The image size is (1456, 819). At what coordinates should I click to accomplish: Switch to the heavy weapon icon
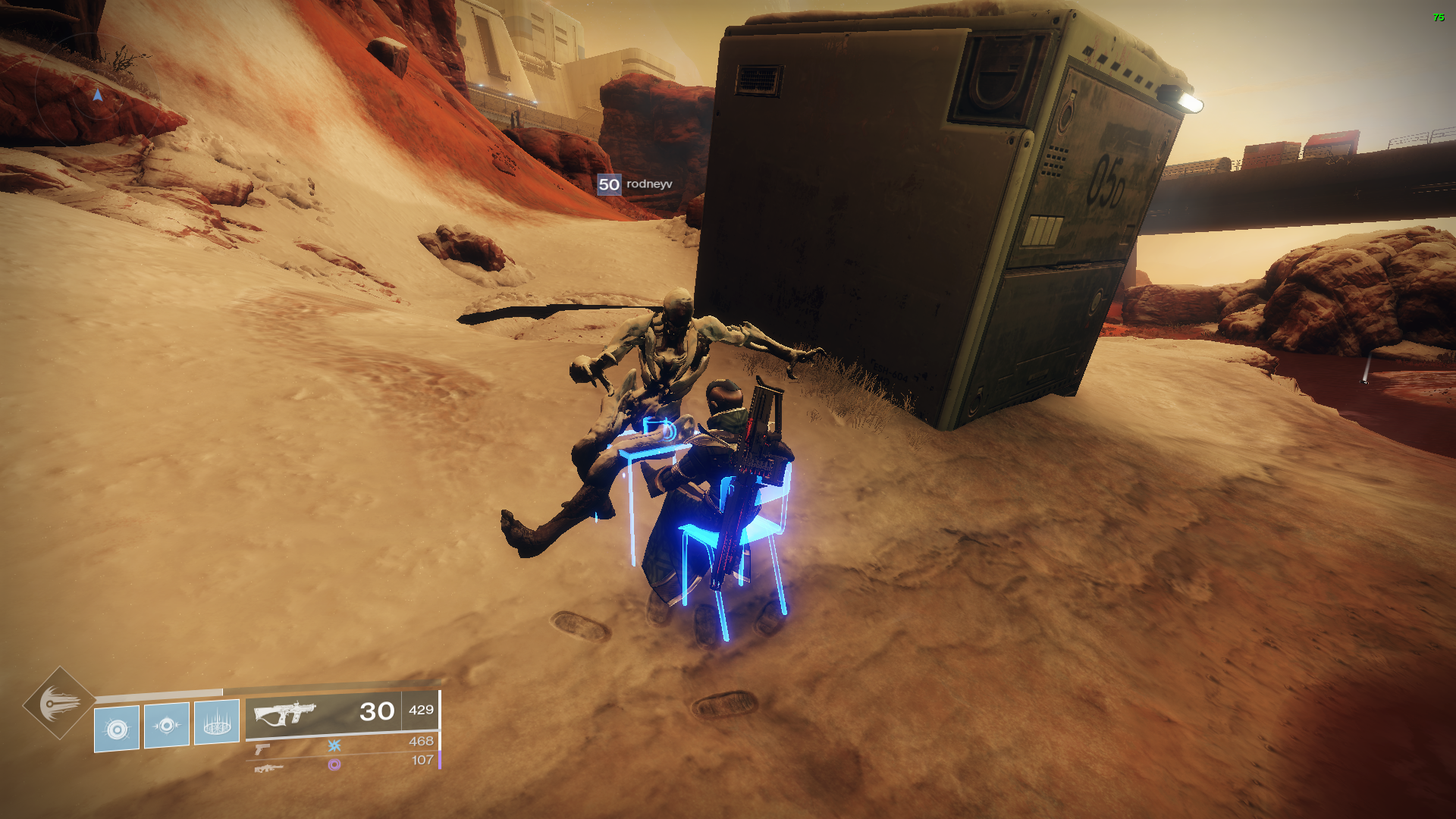[268, 768]
